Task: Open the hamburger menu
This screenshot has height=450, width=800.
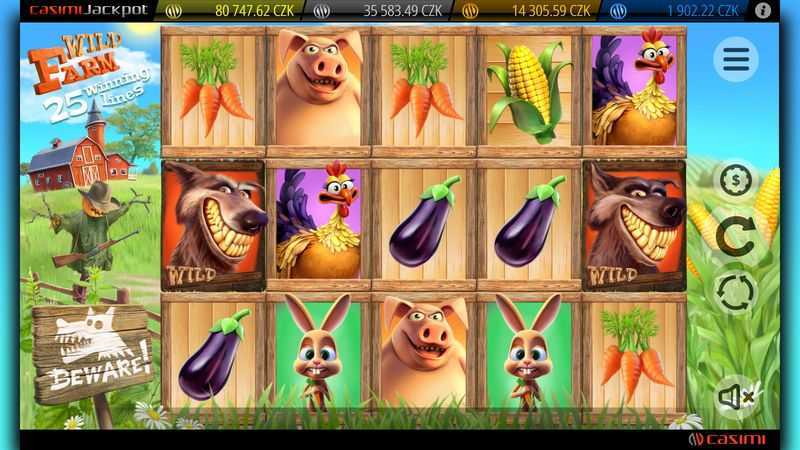Action: 735,60
